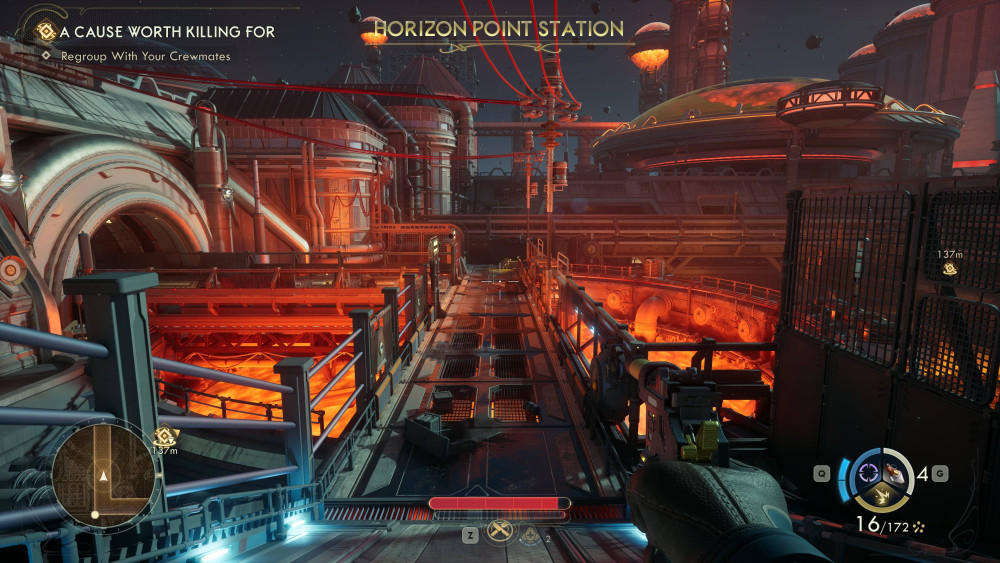Select the "Regroup With Your Crewmates" objective
Screen dimensions: 1000x563
(145, 57)
